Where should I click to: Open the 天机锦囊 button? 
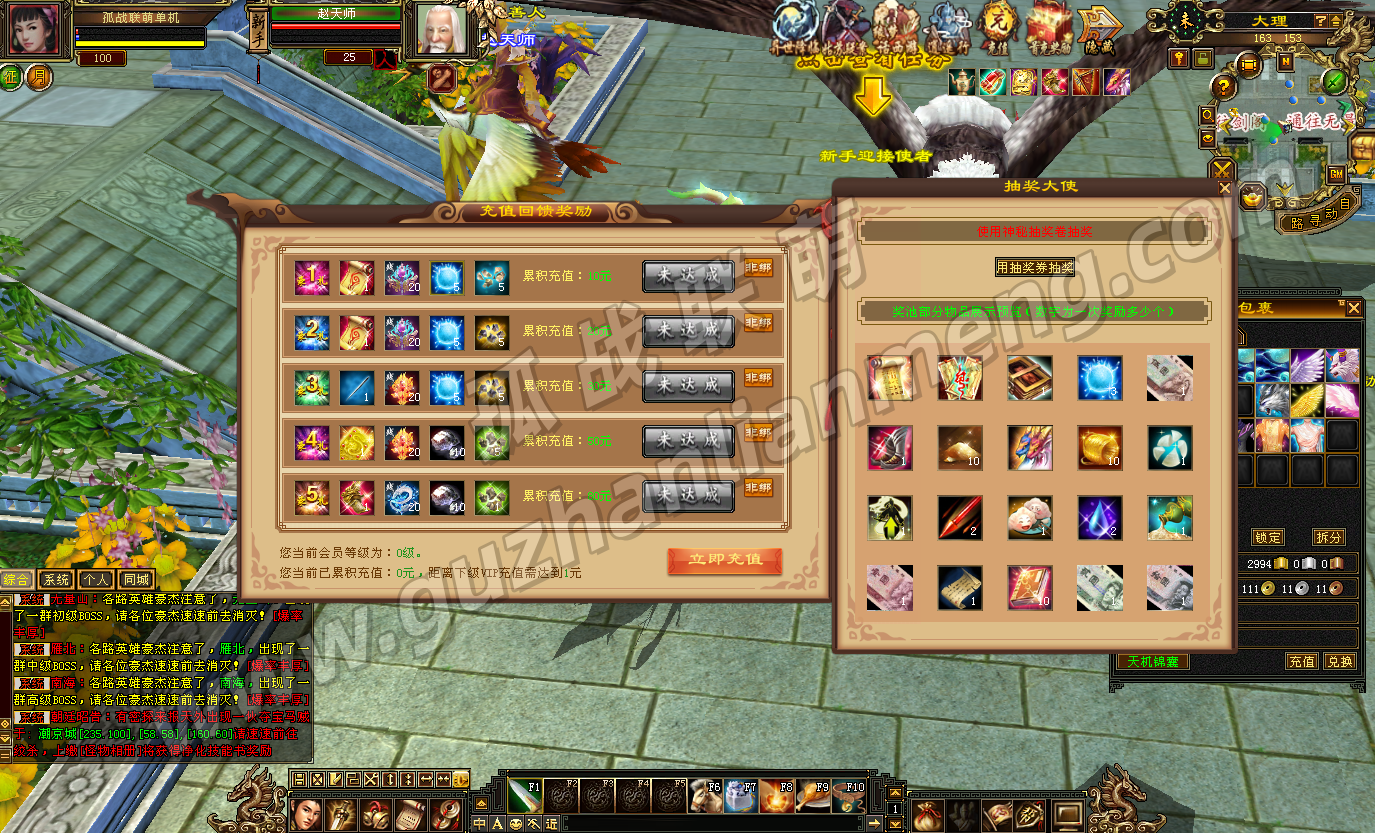[x=1152, y=661]
